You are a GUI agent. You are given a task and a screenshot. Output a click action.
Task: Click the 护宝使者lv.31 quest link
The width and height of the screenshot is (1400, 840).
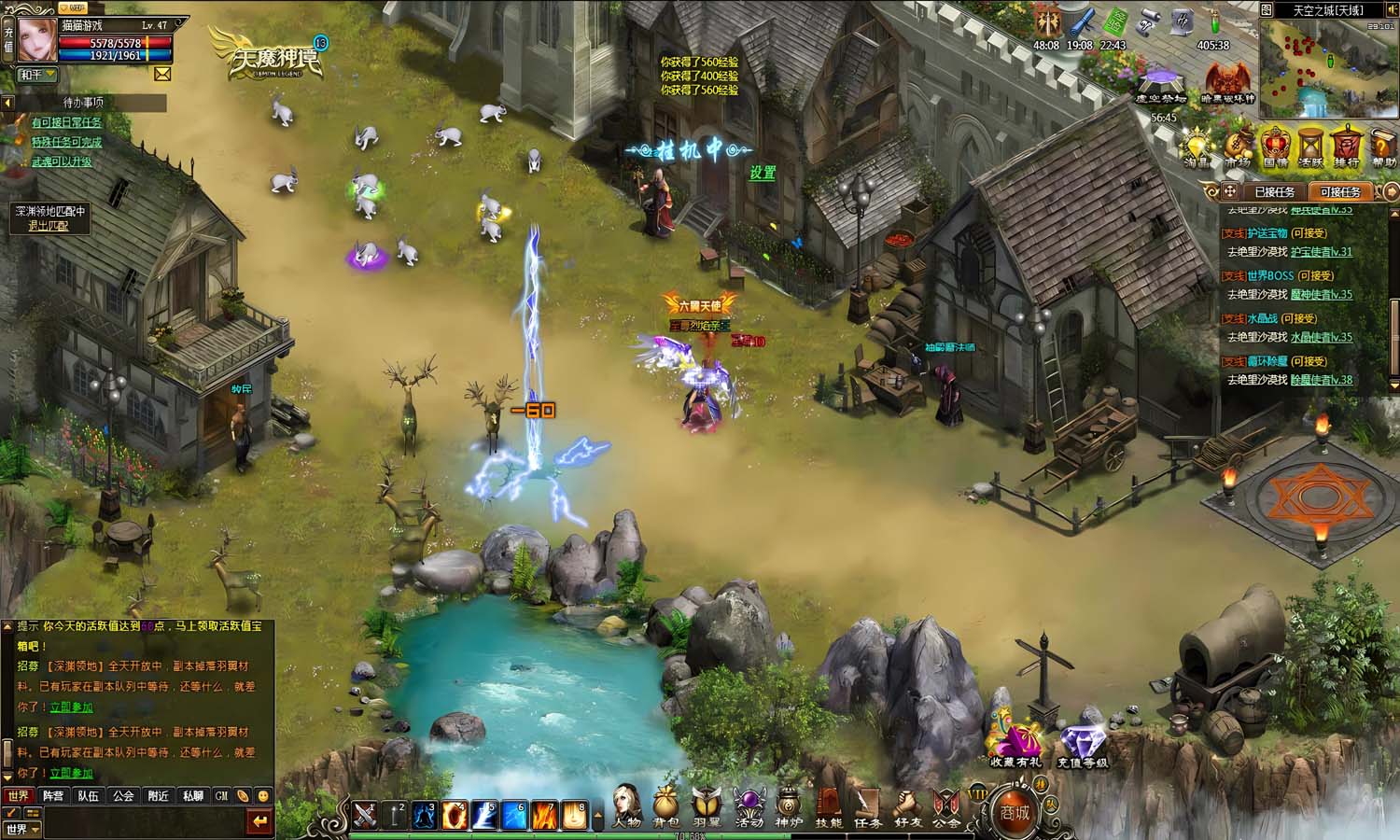[x=1321, y=252]
